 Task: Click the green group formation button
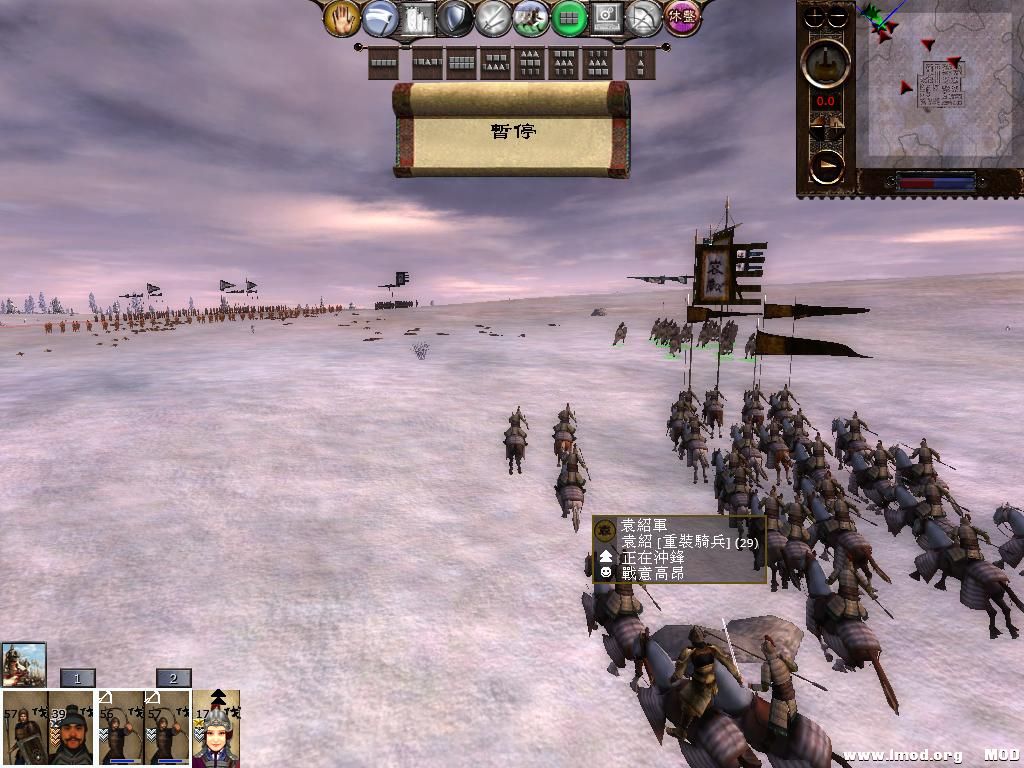(x=569, y=17)
